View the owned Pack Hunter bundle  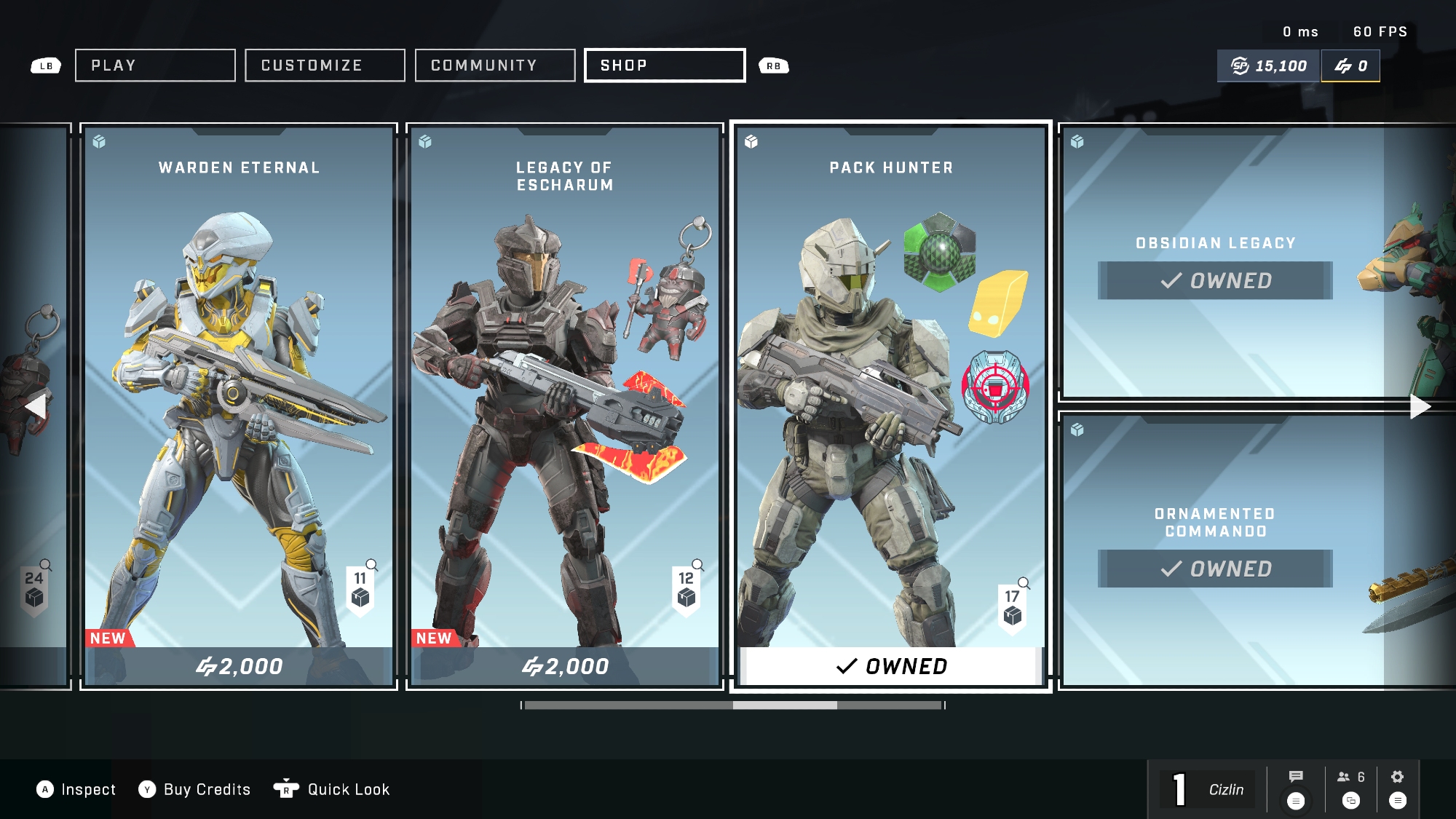[891, 406]
